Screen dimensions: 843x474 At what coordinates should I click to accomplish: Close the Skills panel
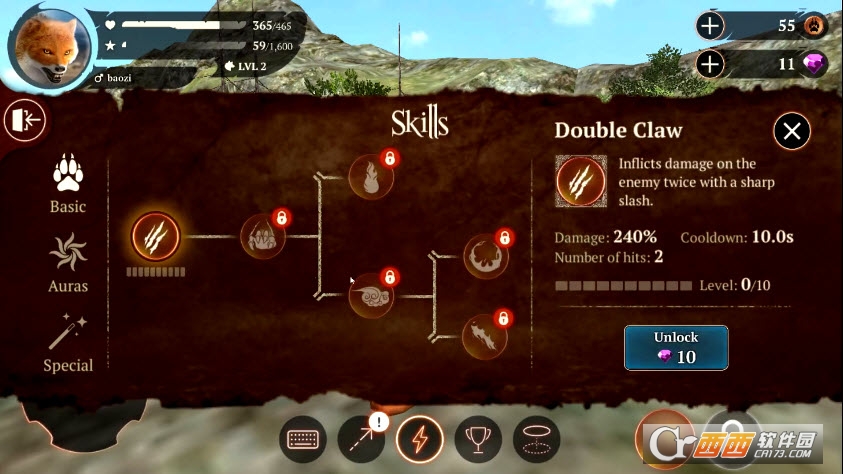(x=792, y=130)
